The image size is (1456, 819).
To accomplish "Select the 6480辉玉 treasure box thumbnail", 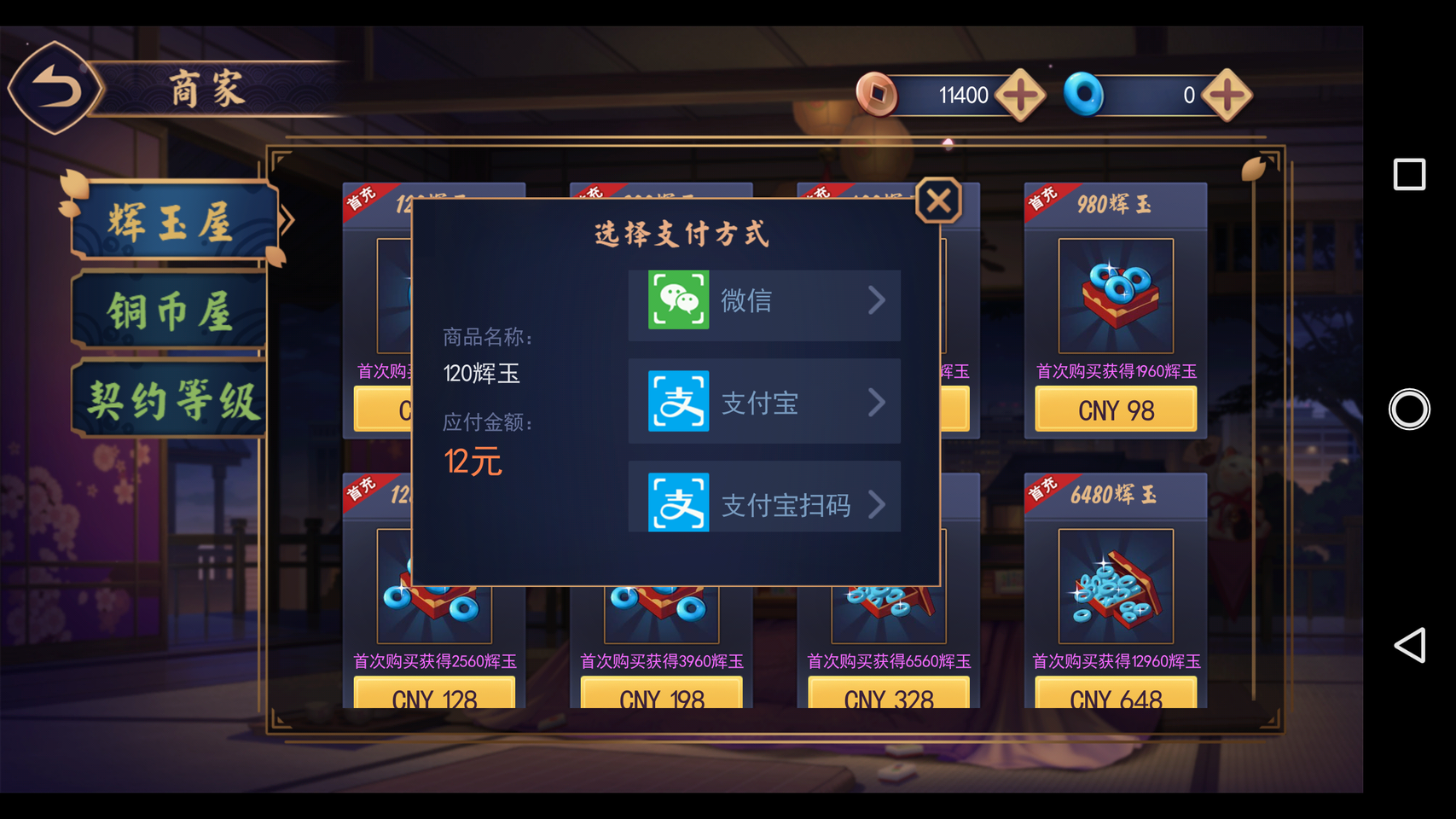I will [1116, 586].
